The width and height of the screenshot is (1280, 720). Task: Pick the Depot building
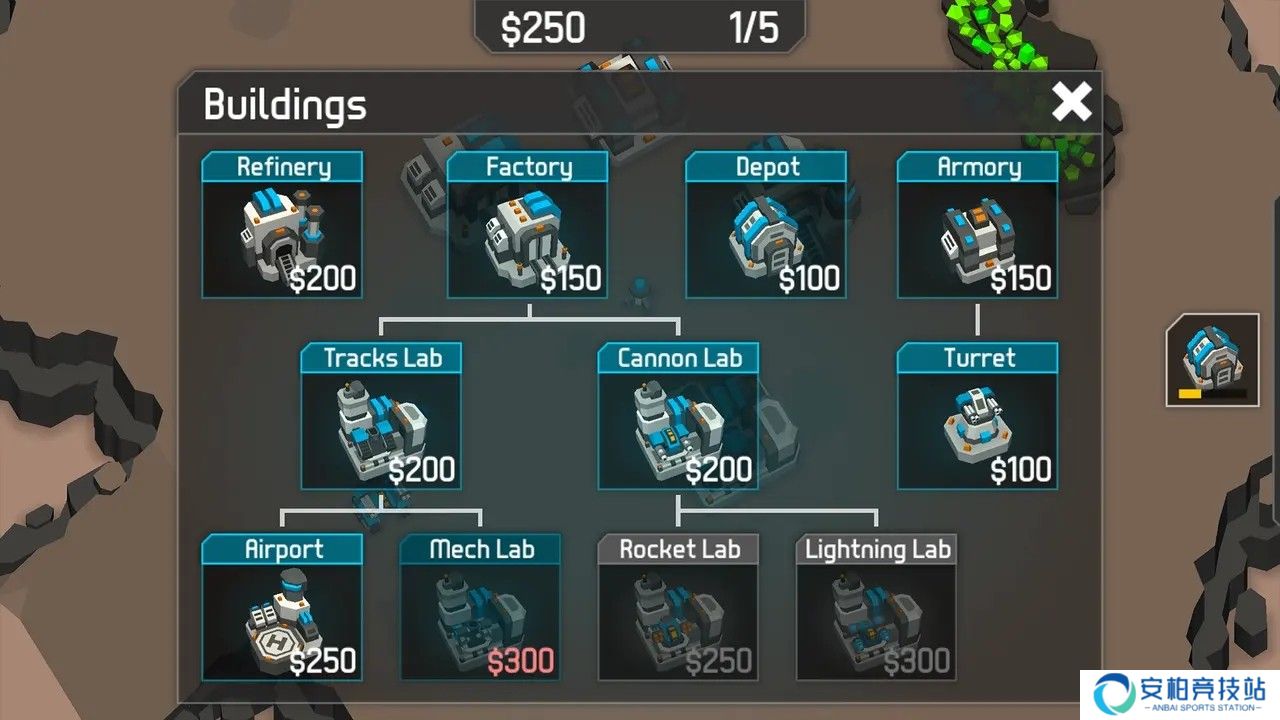[x=766, y=225]
